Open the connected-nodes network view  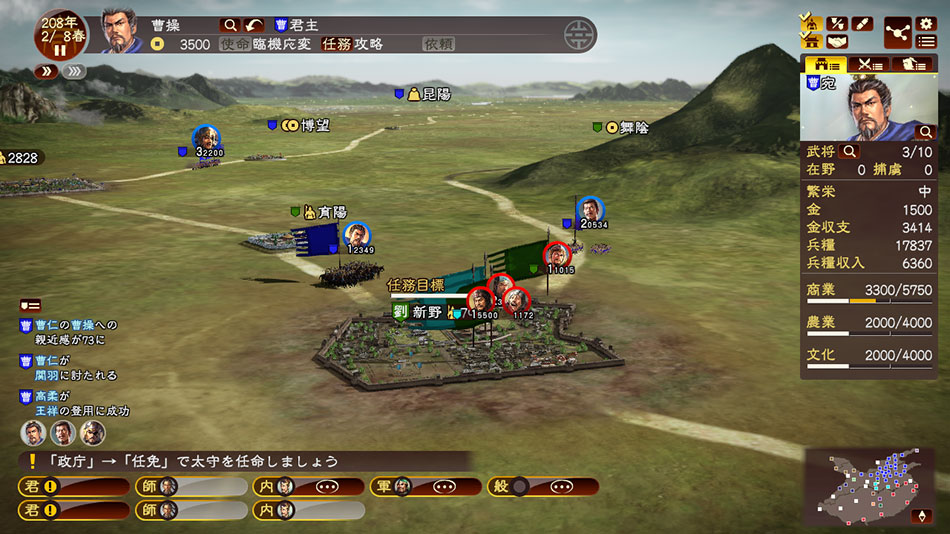898,32
